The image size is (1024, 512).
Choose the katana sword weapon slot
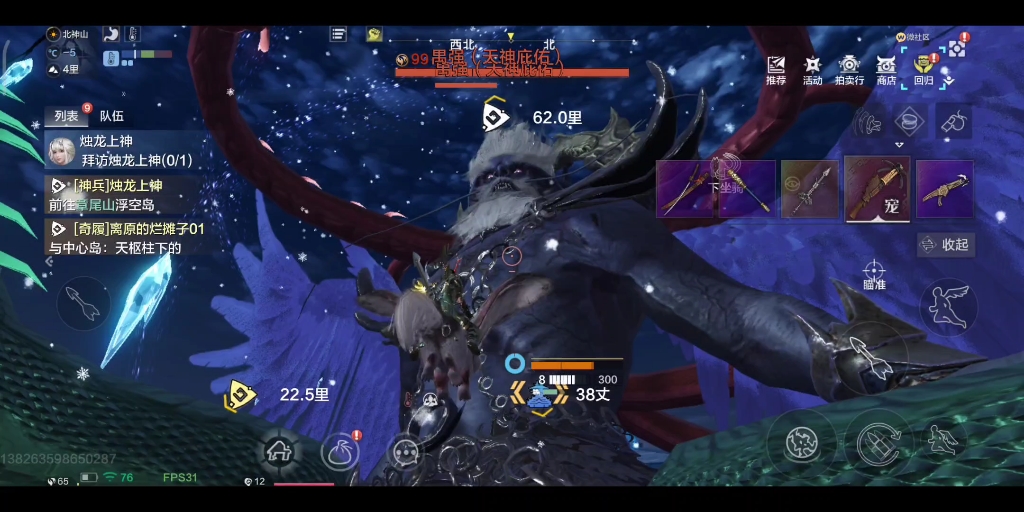pos(685,188)
